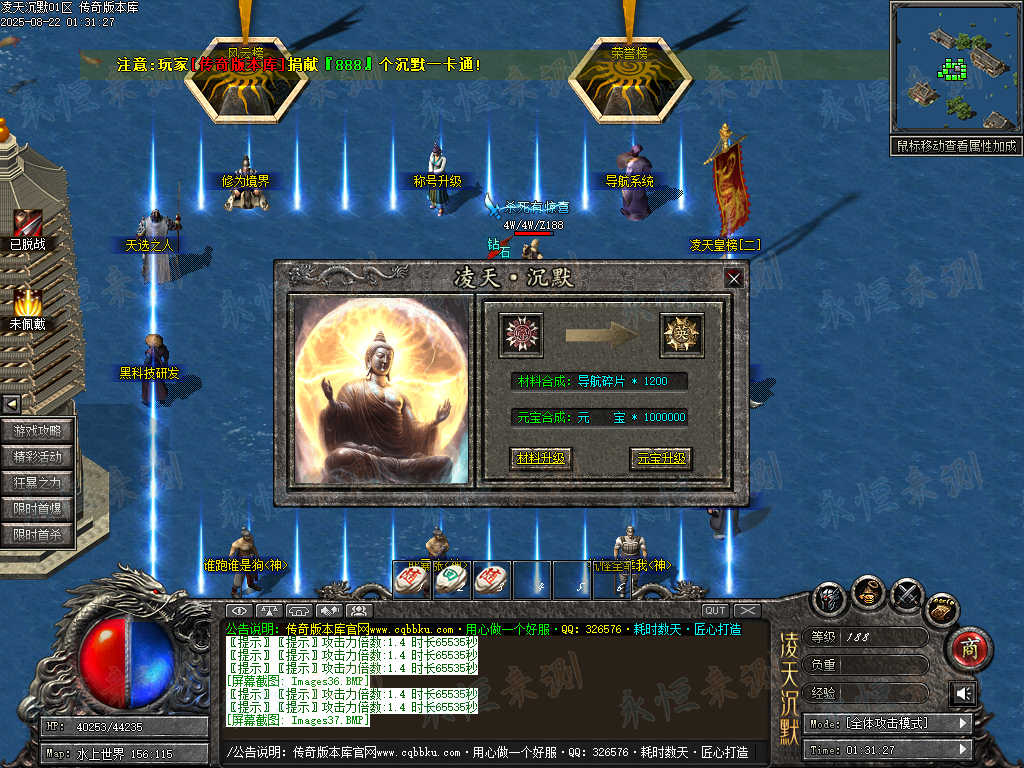Click the 未佩戴 flame icon
This screenshot has width=1024, height=768.
point(27,300)
